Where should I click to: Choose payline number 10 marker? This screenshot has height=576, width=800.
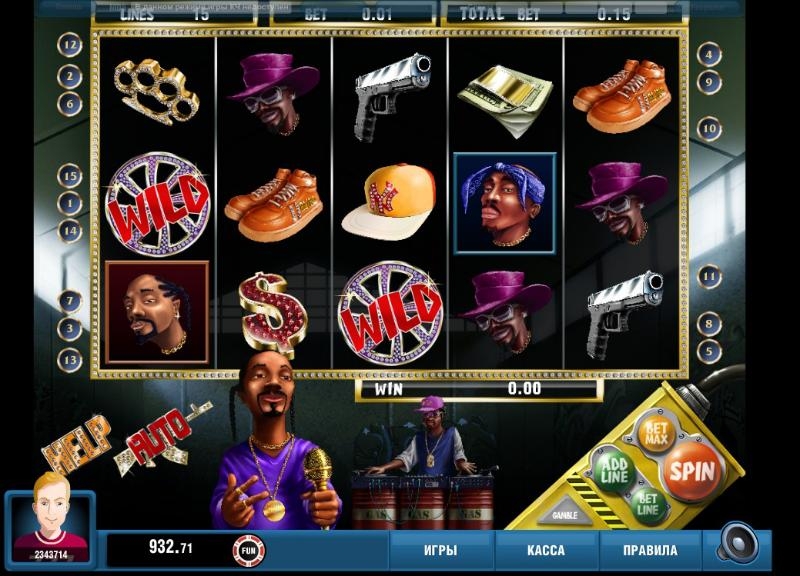coord(709,128)
